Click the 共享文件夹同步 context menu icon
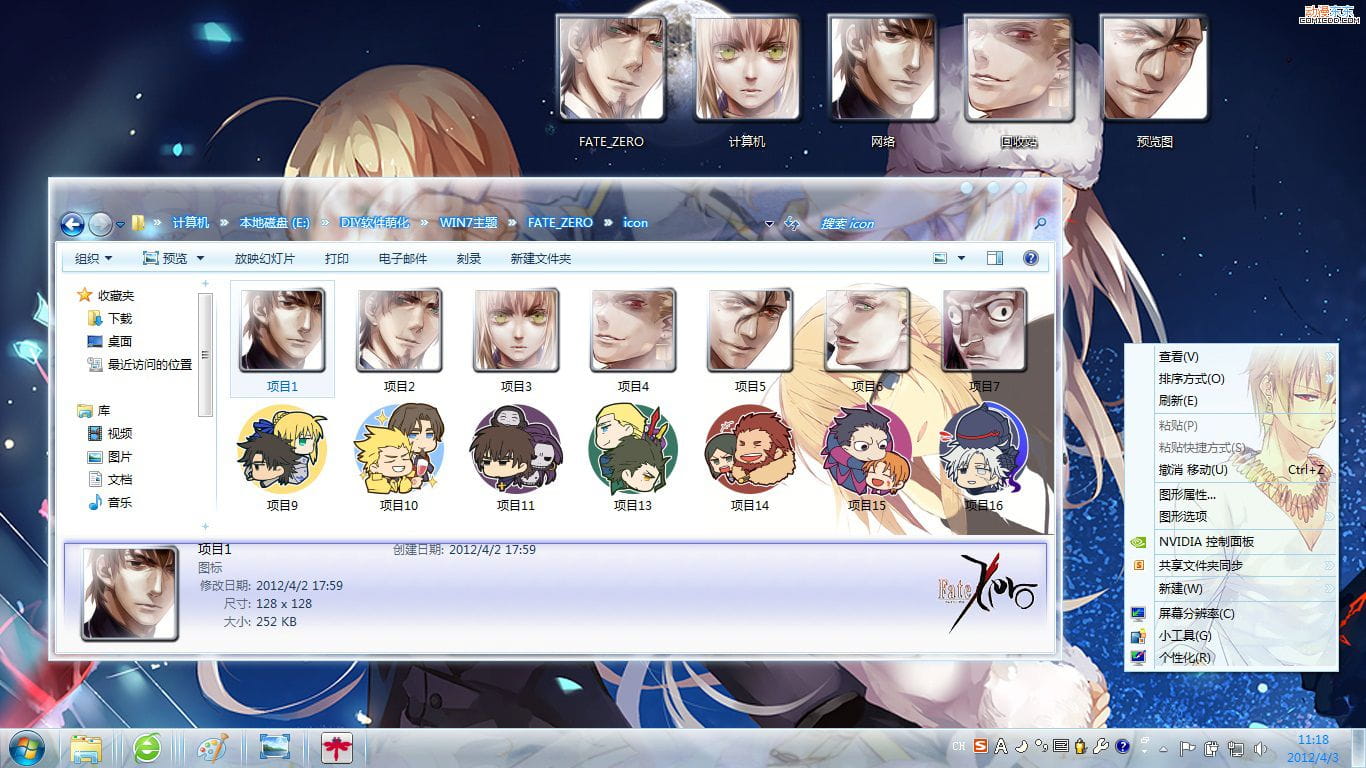 click(1138, 564)
